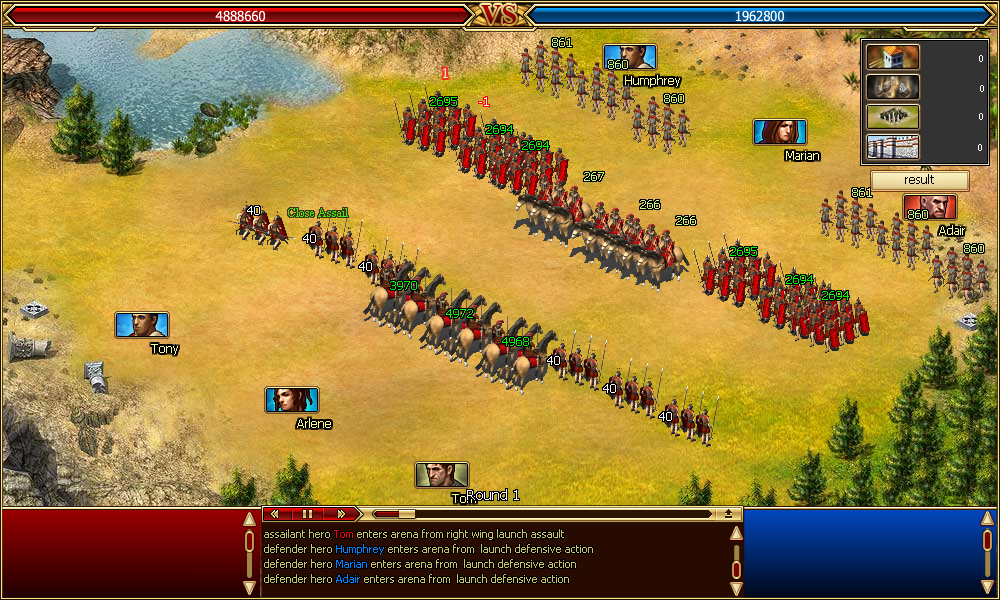Select hero Humphrey's portrait
The height and width of the screenshot is (600, 1000).
(630, 58)
